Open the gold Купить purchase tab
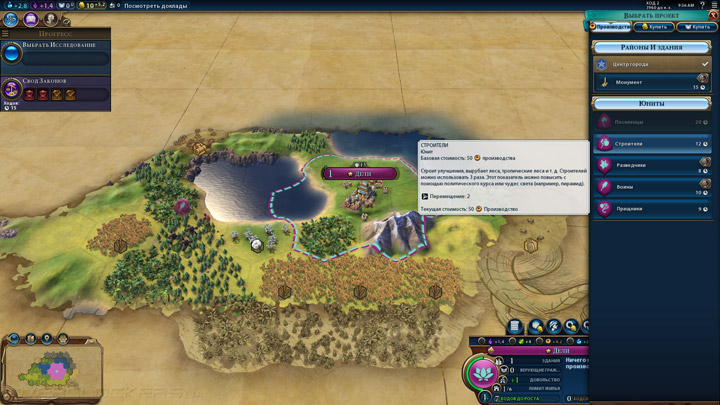The height and width of the screenshot is (405, 720). coord(654,27)
